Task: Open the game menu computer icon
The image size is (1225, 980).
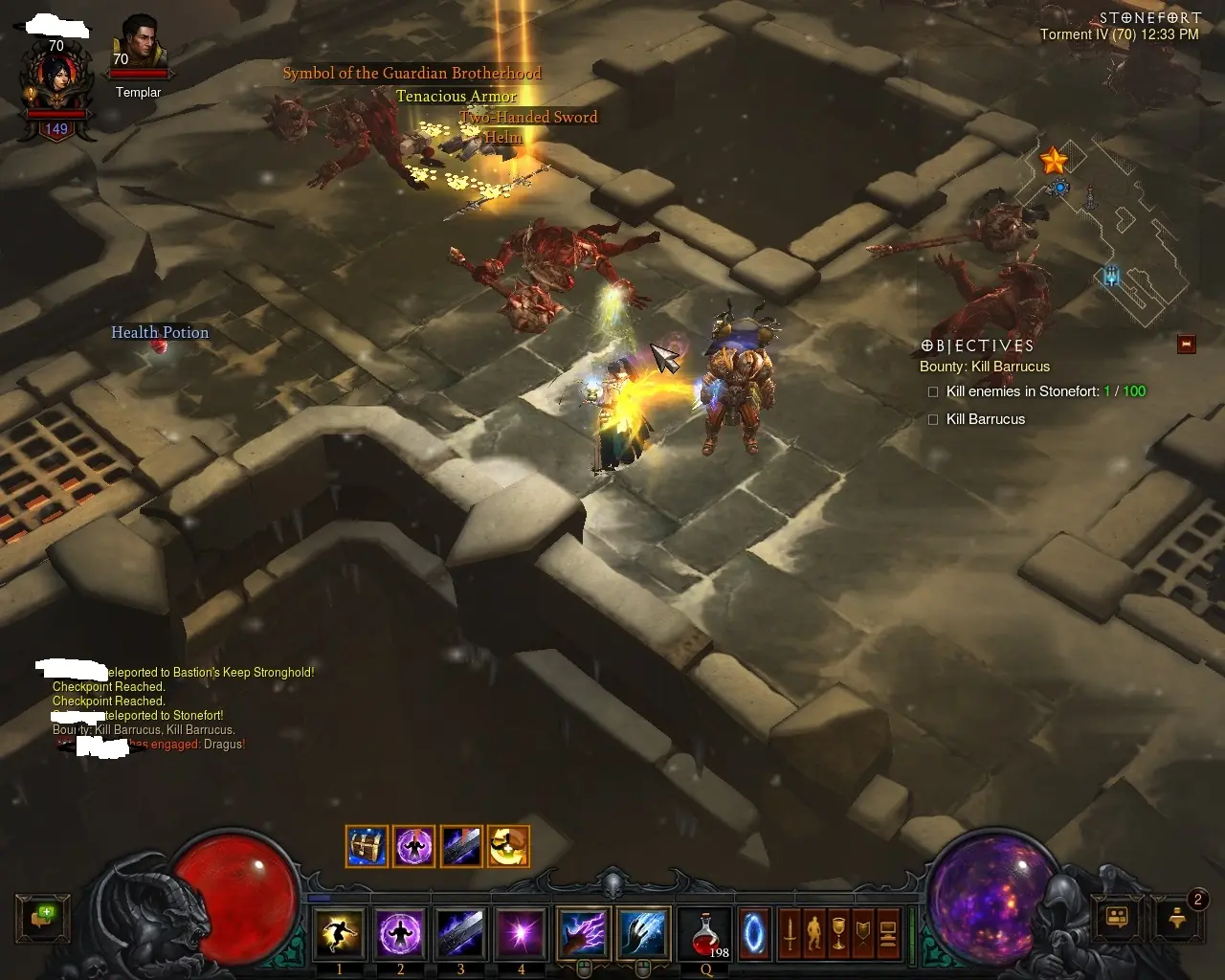Action: click(888, 933)
